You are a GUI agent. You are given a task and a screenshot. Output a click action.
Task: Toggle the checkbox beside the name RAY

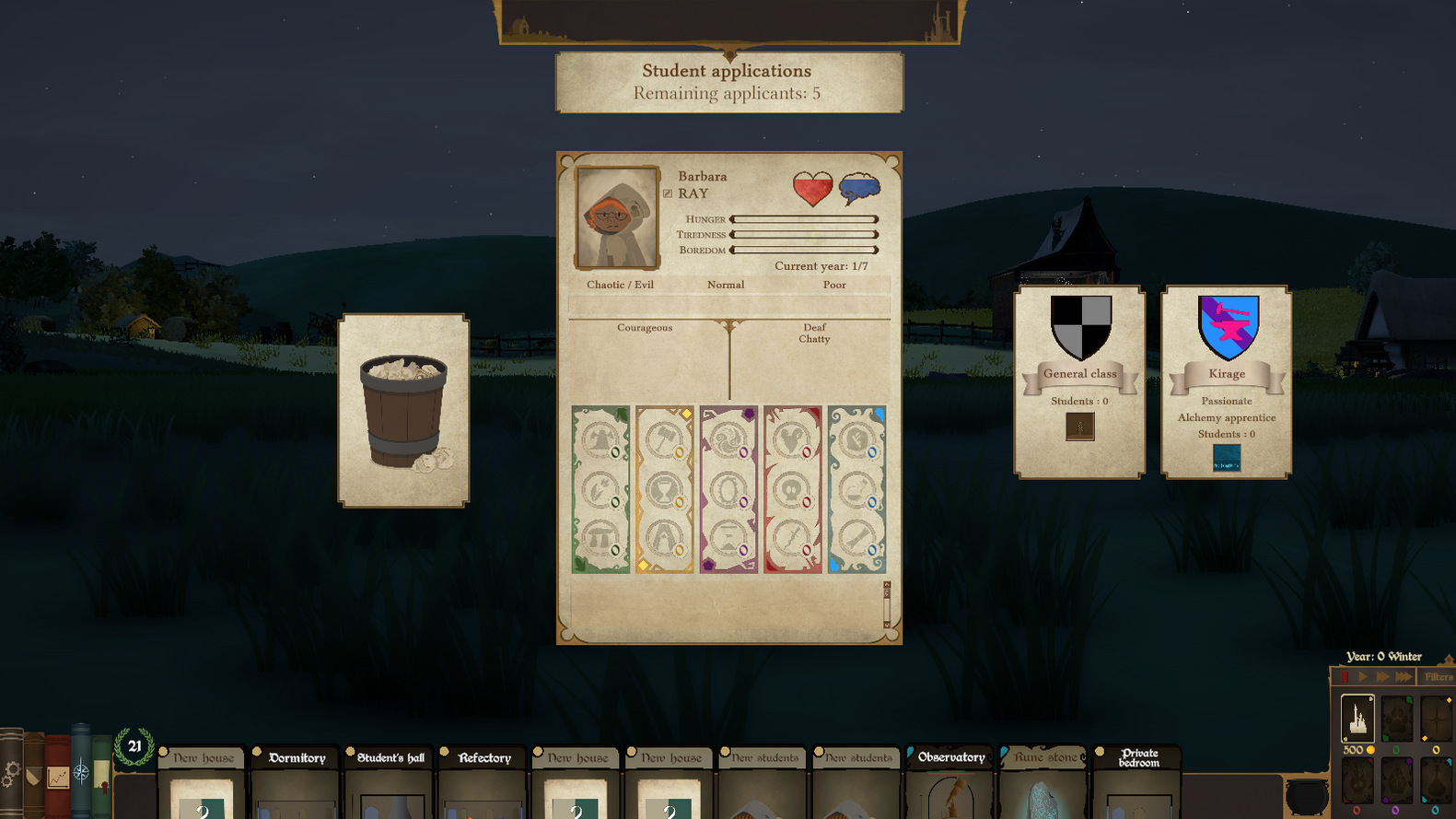(x=668, y=193)
